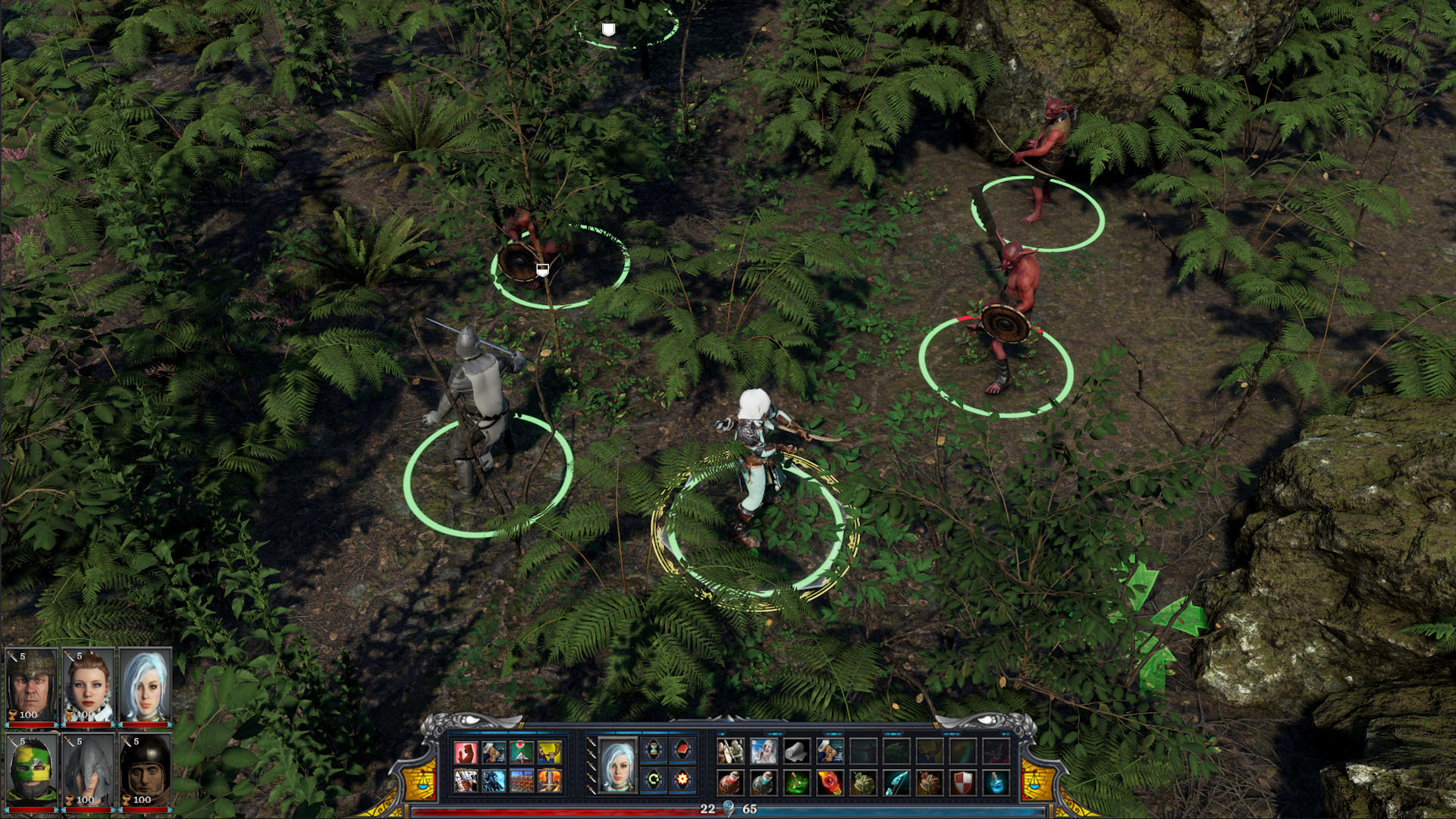This screenshot has height=819, width=1456.
Task: Click the hourglass rest icon beside the portrait
Action: tap(653, 748)
